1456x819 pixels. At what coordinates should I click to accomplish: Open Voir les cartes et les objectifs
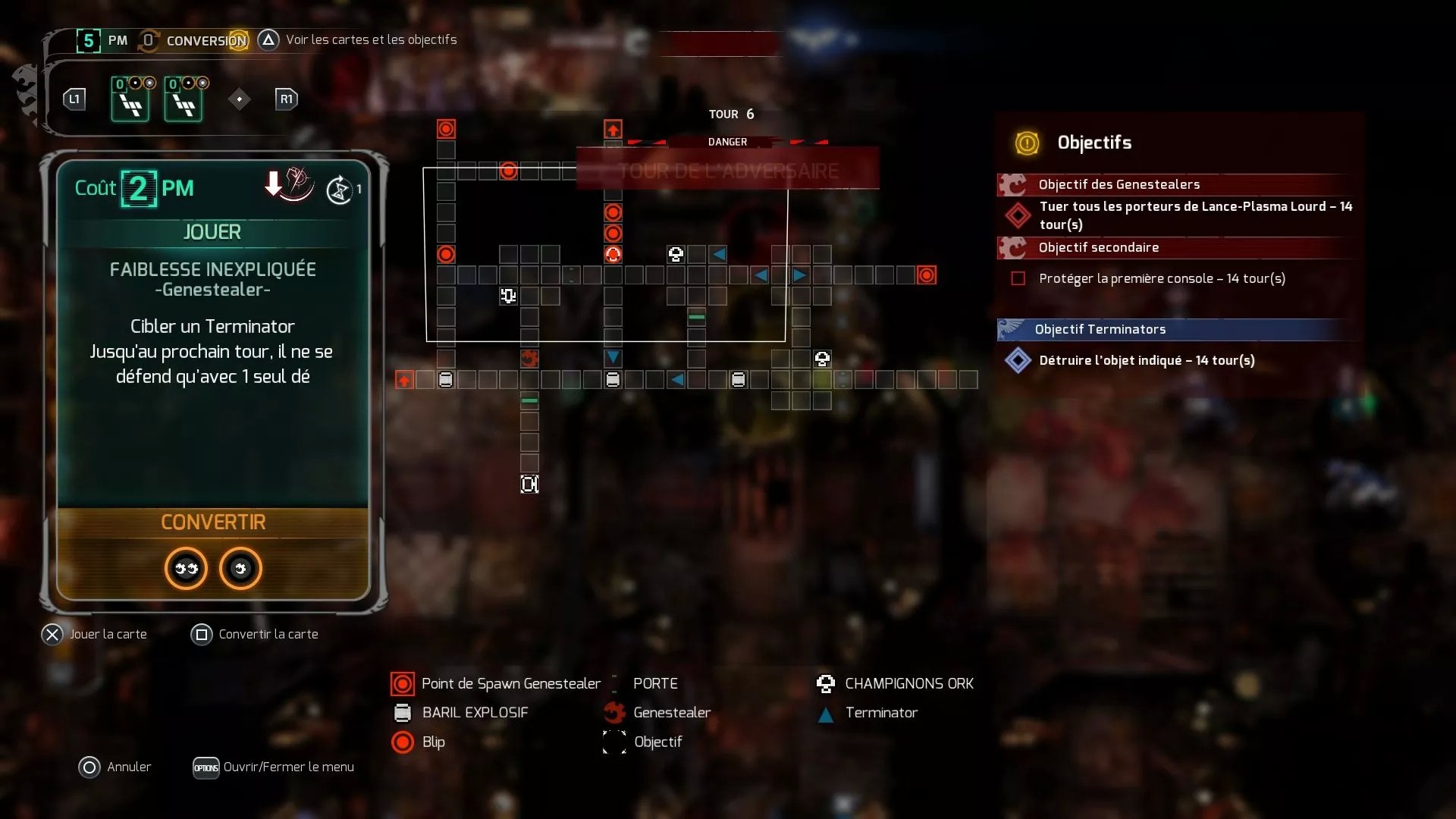tap(268, 39)
